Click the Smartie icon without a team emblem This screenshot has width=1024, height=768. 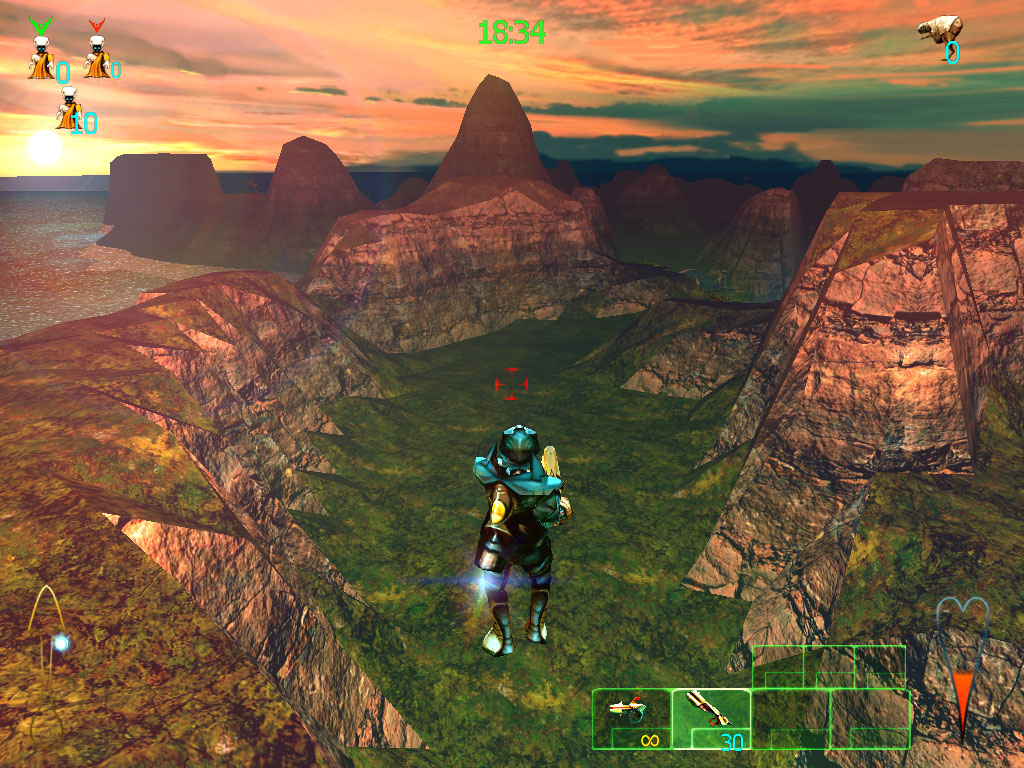[x=68, y=109]
